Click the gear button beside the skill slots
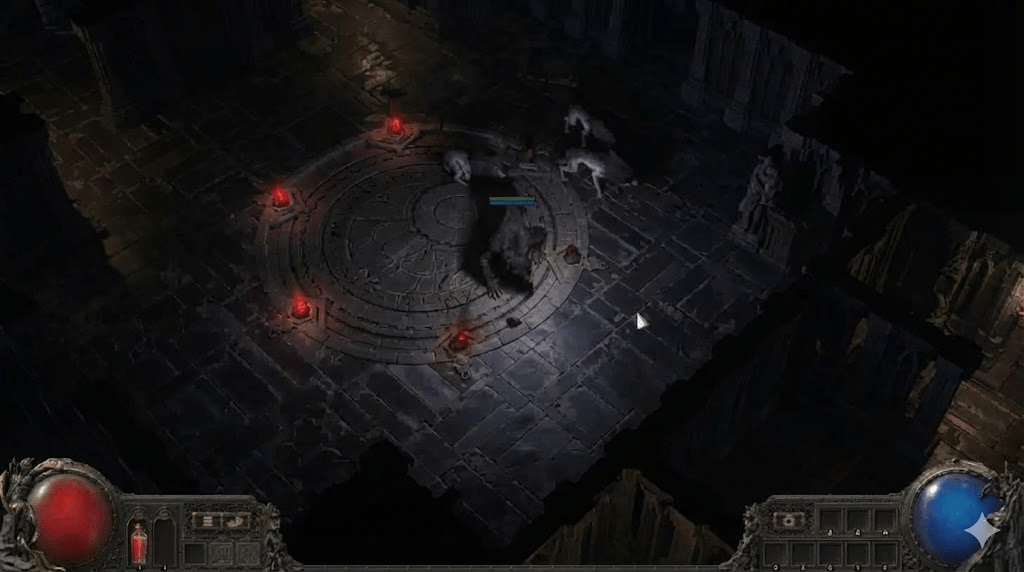Screen dimensions: 1024x572 [789, 520]
